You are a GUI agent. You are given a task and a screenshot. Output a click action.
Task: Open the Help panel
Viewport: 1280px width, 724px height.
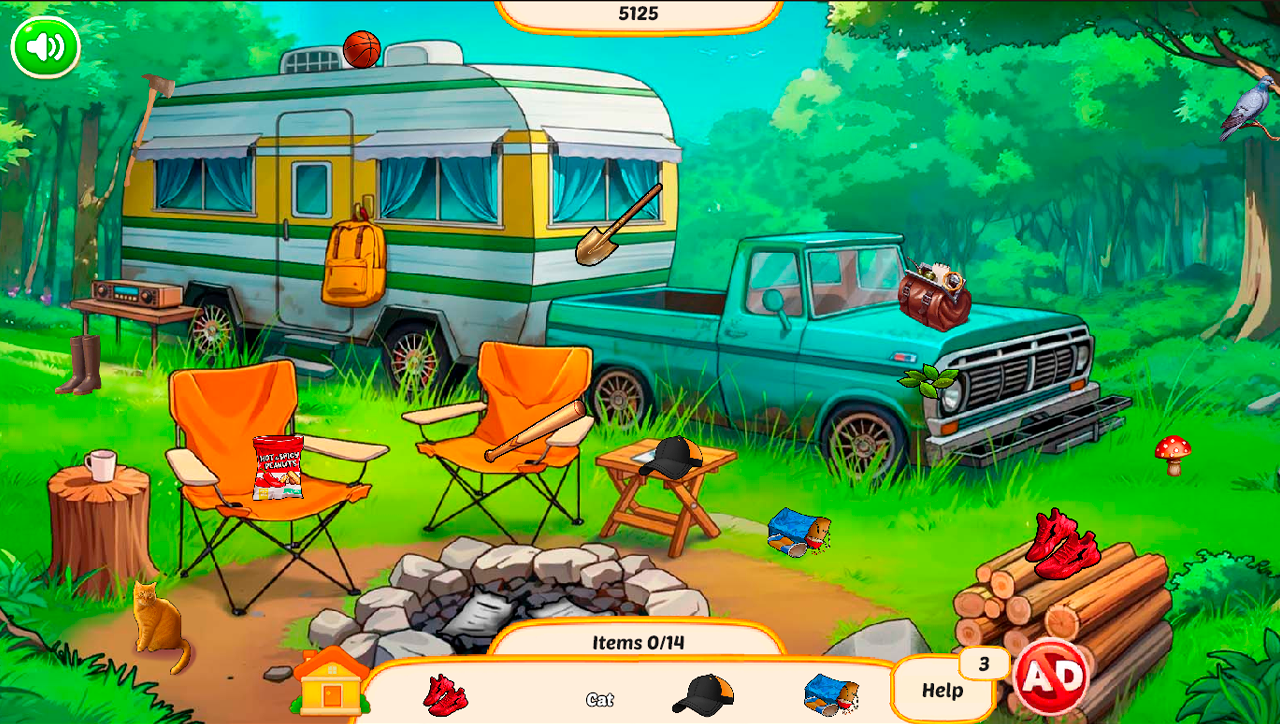pos(940,688)
